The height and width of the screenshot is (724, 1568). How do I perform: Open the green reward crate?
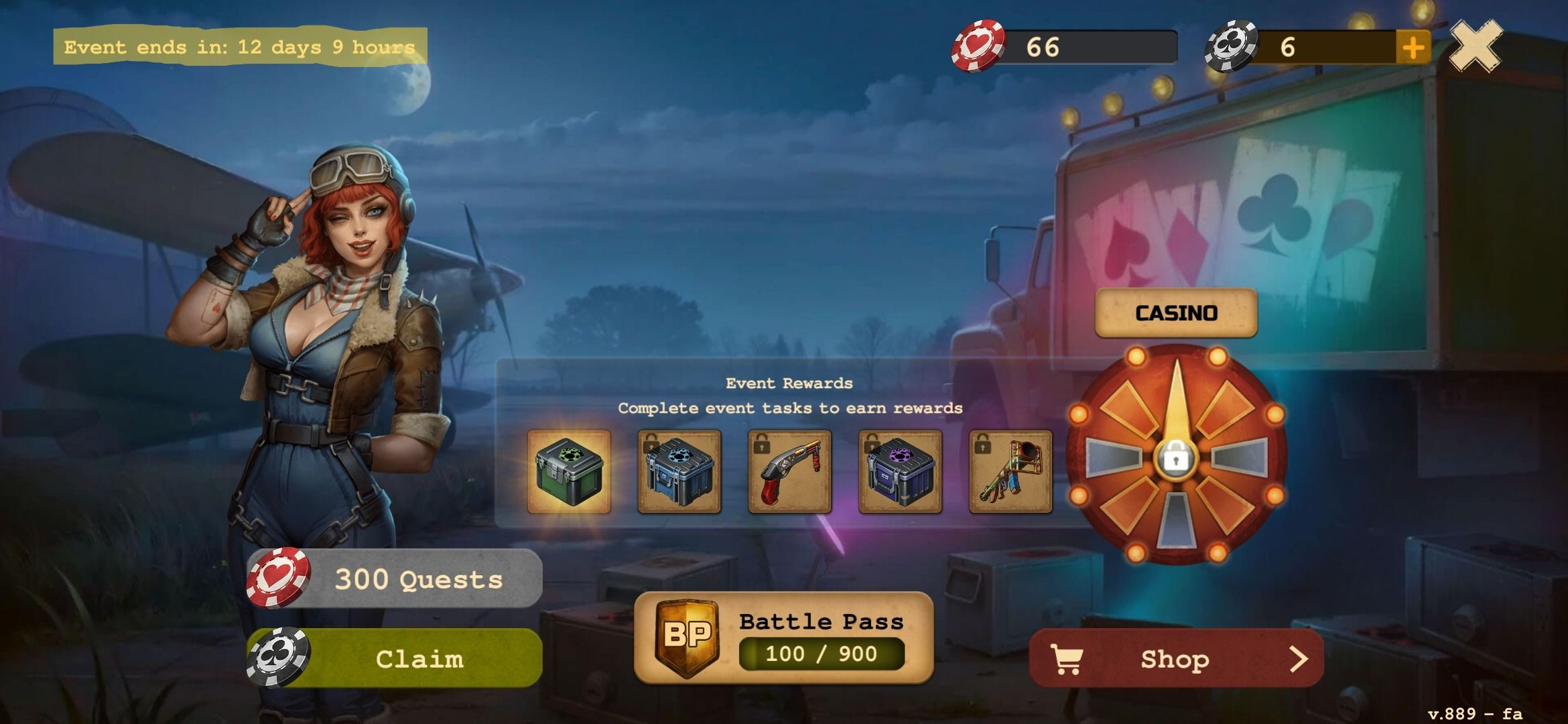(568, 473)
